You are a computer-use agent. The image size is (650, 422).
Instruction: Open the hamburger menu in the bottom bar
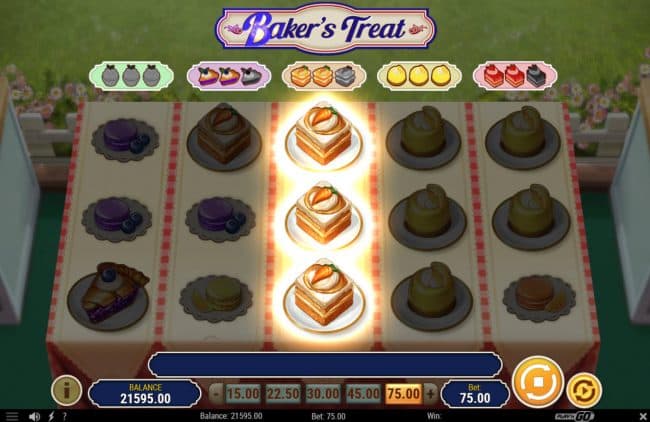(12, 415)
